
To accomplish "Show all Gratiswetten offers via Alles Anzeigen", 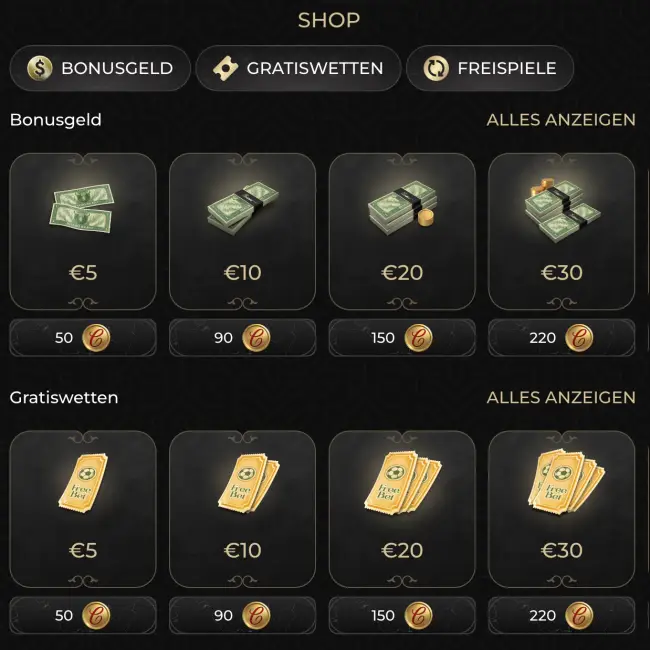I will click(x=560, y=398).
